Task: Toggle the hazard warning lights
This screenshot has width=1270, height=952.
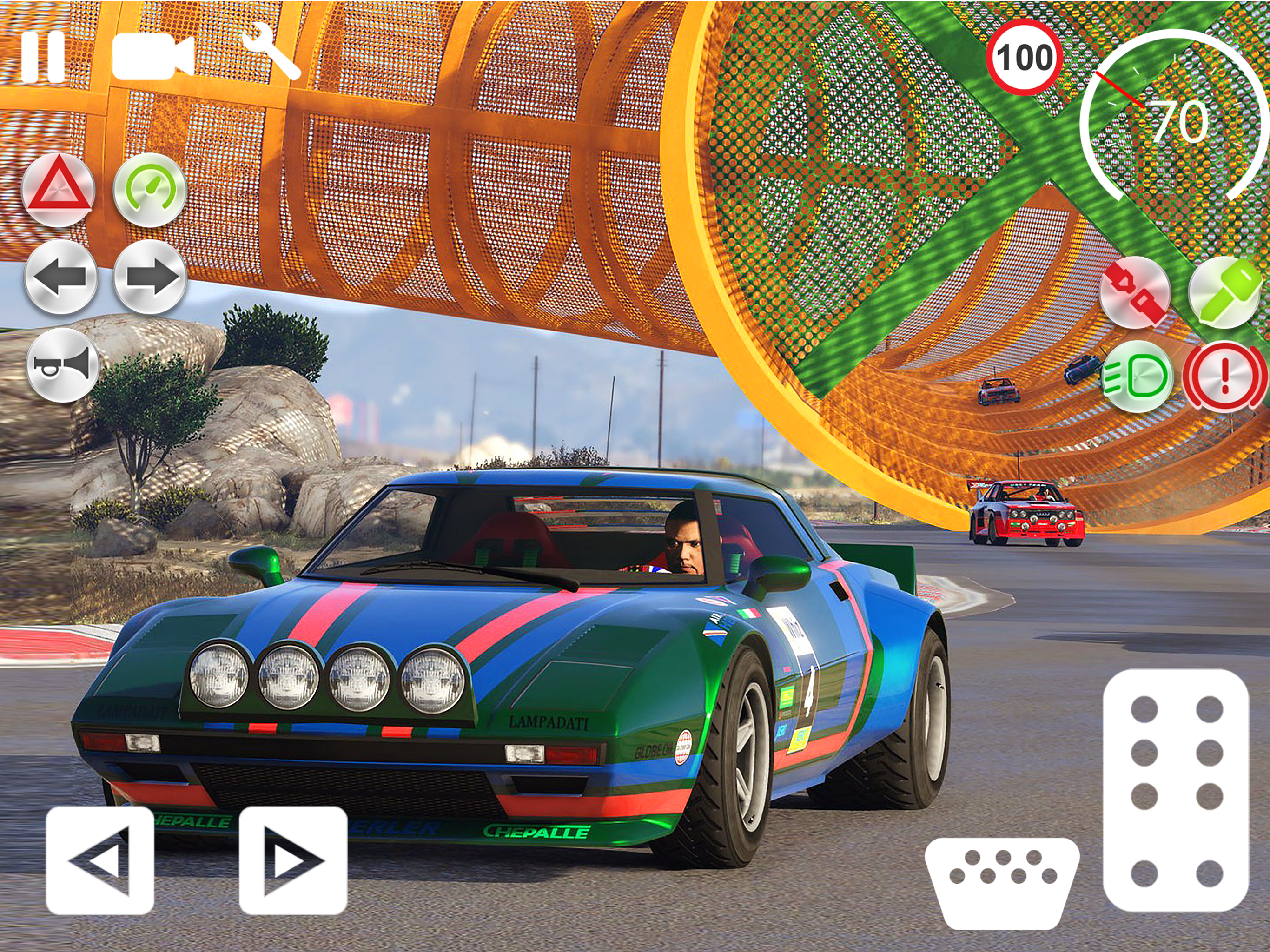Action: coord(59,190)
